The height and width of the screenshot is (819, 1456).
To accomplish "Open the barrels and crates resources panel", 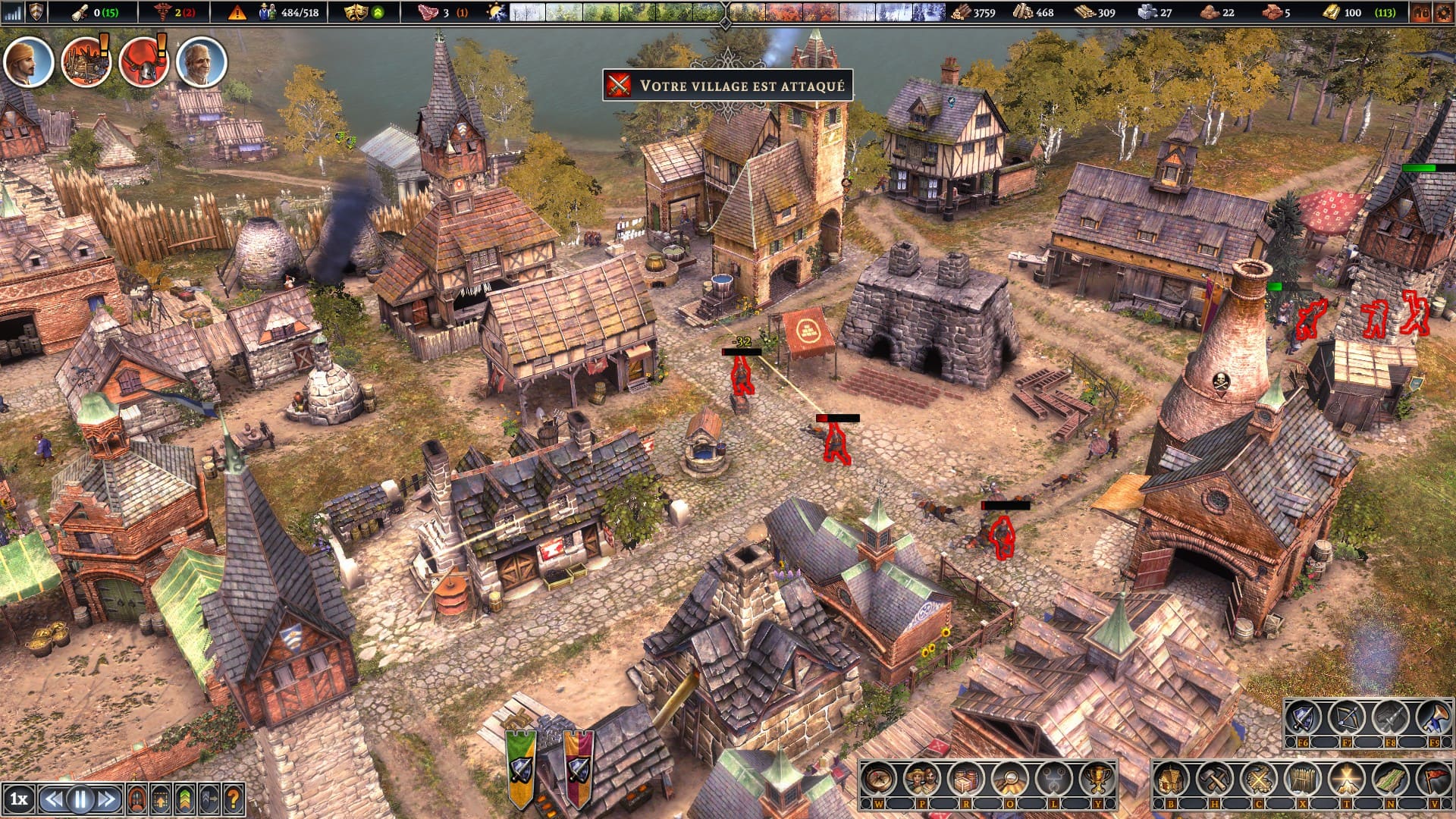I will click(x=966, y=779).
